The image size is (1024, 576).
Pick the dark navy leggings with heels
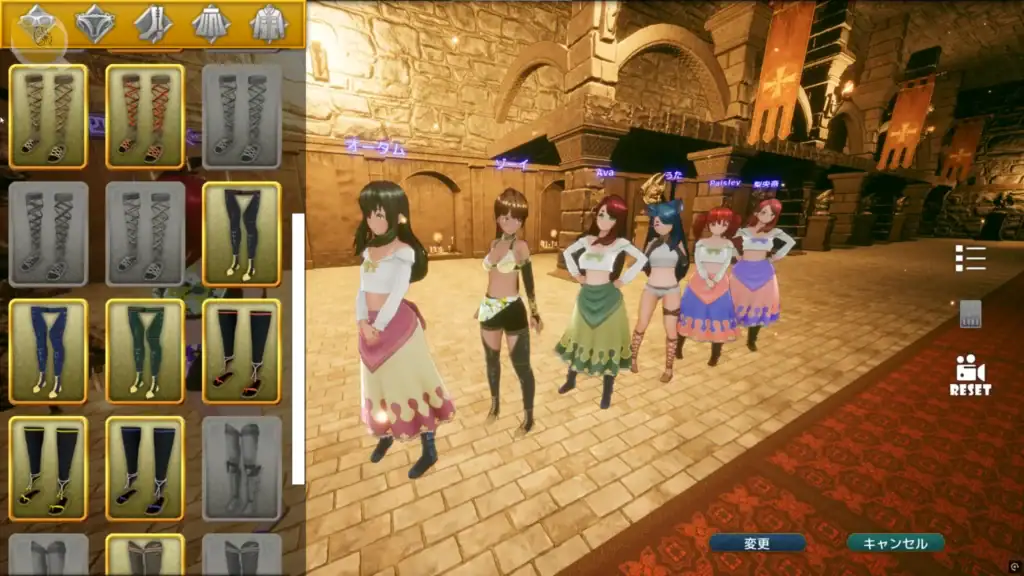pyautogui.click(x=241, y=234)
